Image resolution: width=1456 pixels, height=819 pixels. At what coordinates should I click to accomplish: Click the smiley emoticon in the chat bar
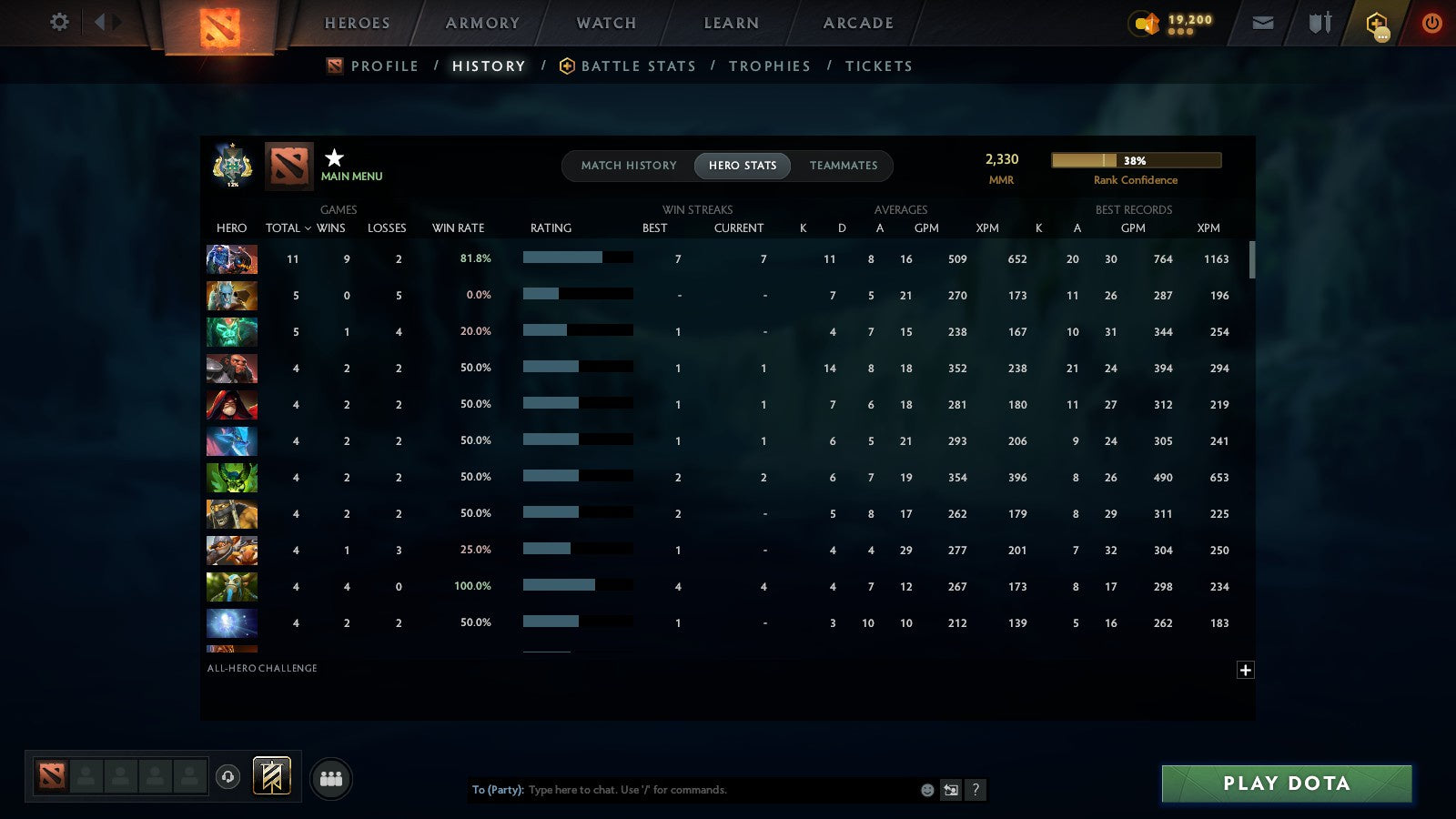coord(925,790)
